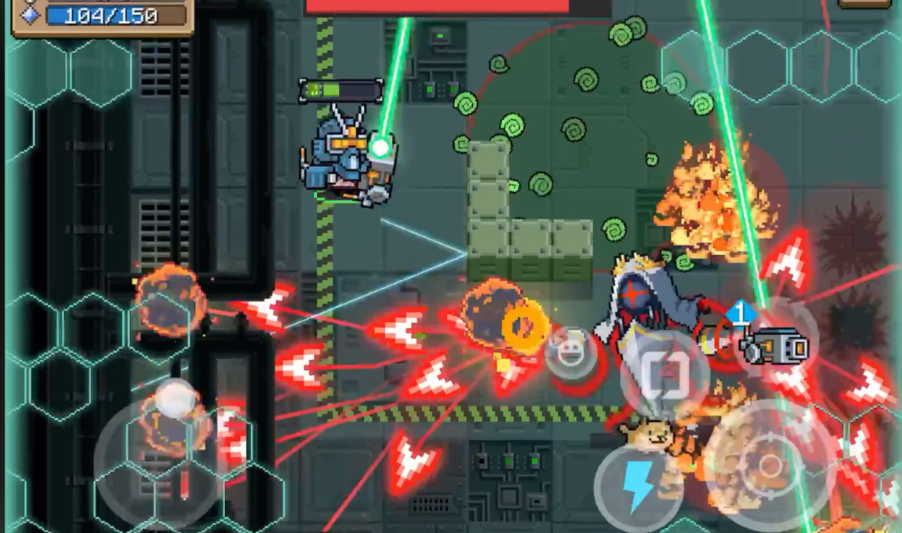Viewport: 902px width, 533px height.
Task: Tap the virtual movement joystick knob
Action: 178,400
